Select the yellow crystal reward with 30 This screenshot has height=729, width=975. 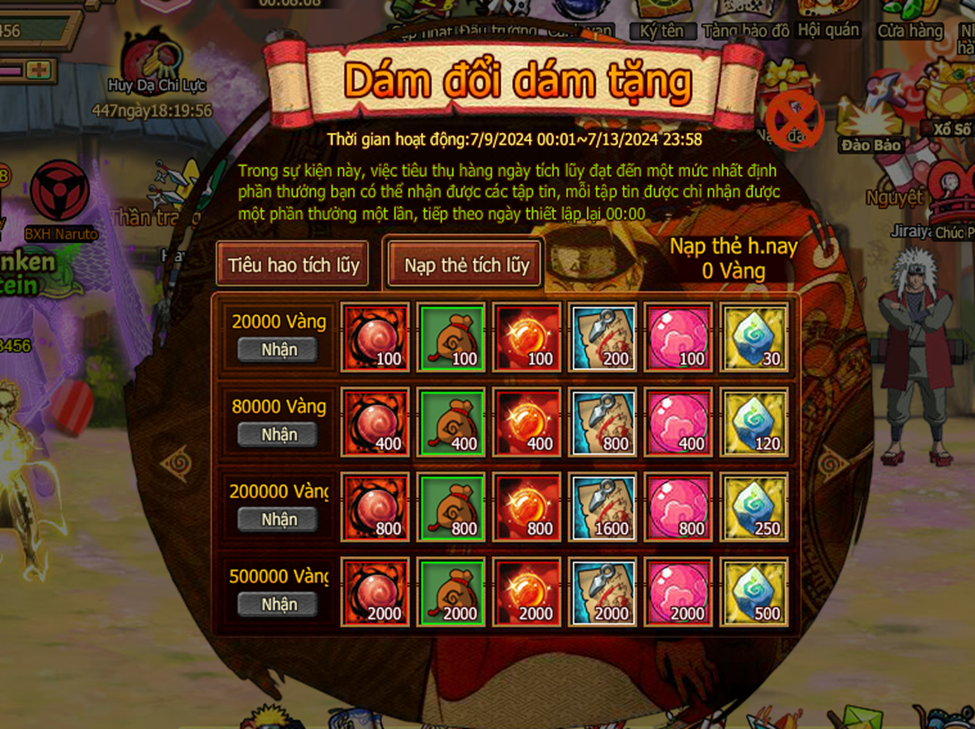[x=755, y=338]
